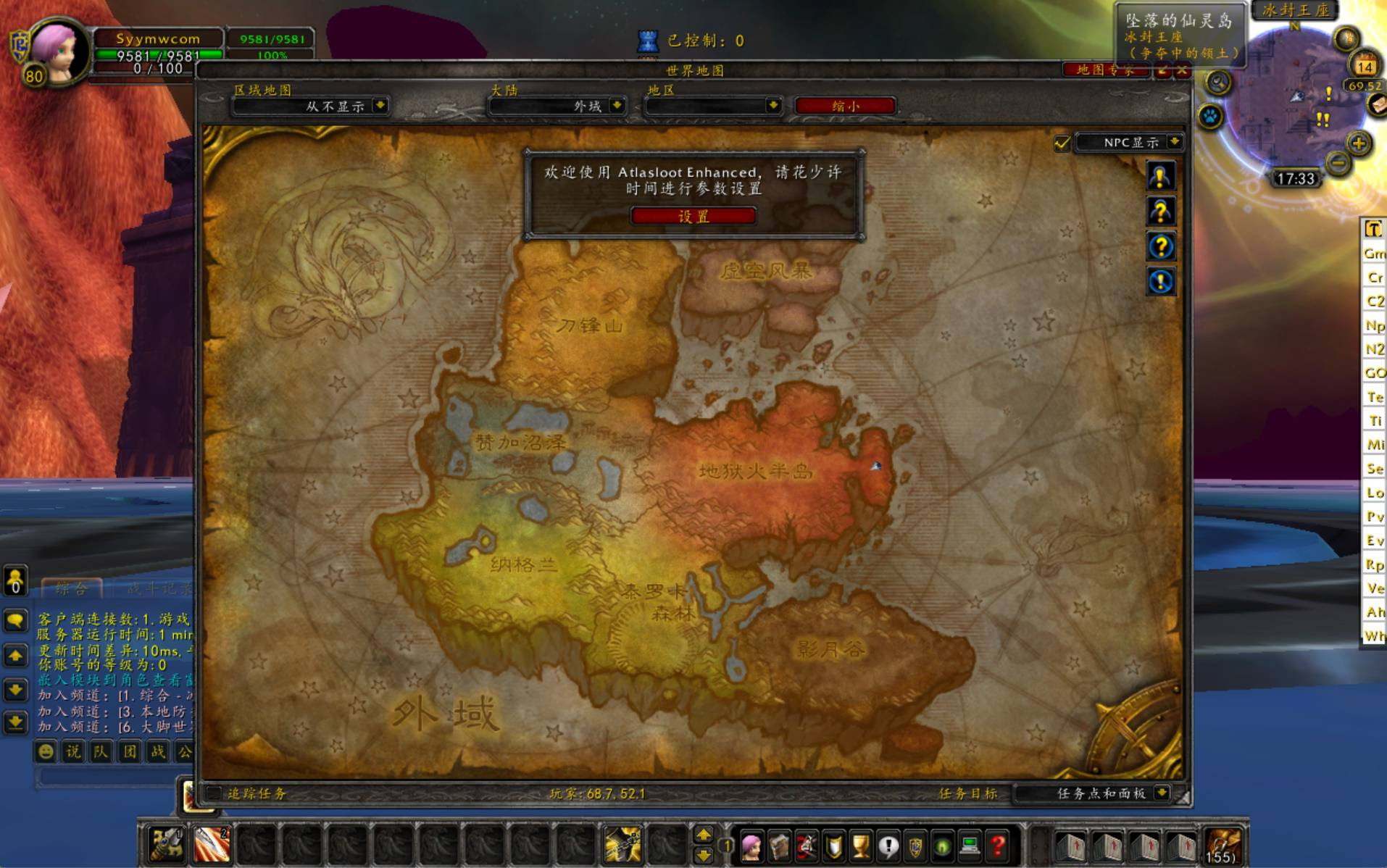This screenshot has height=868, width=1387.
Task: Zoom in the minimap with plus button
Action: [x=1358, y=143]
